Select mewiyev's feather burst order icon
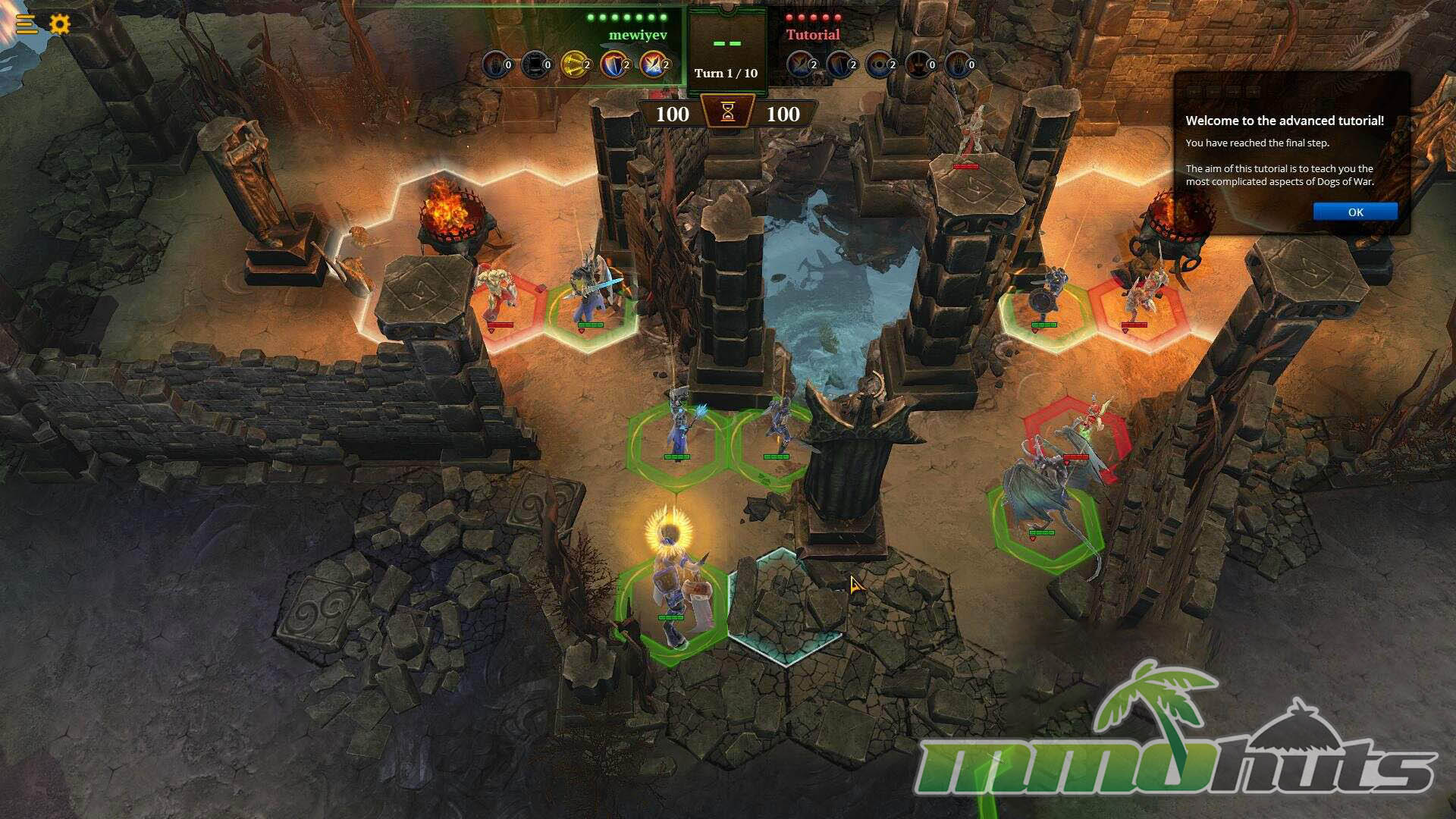1456x819 pixels. click(x=653, y=64)
